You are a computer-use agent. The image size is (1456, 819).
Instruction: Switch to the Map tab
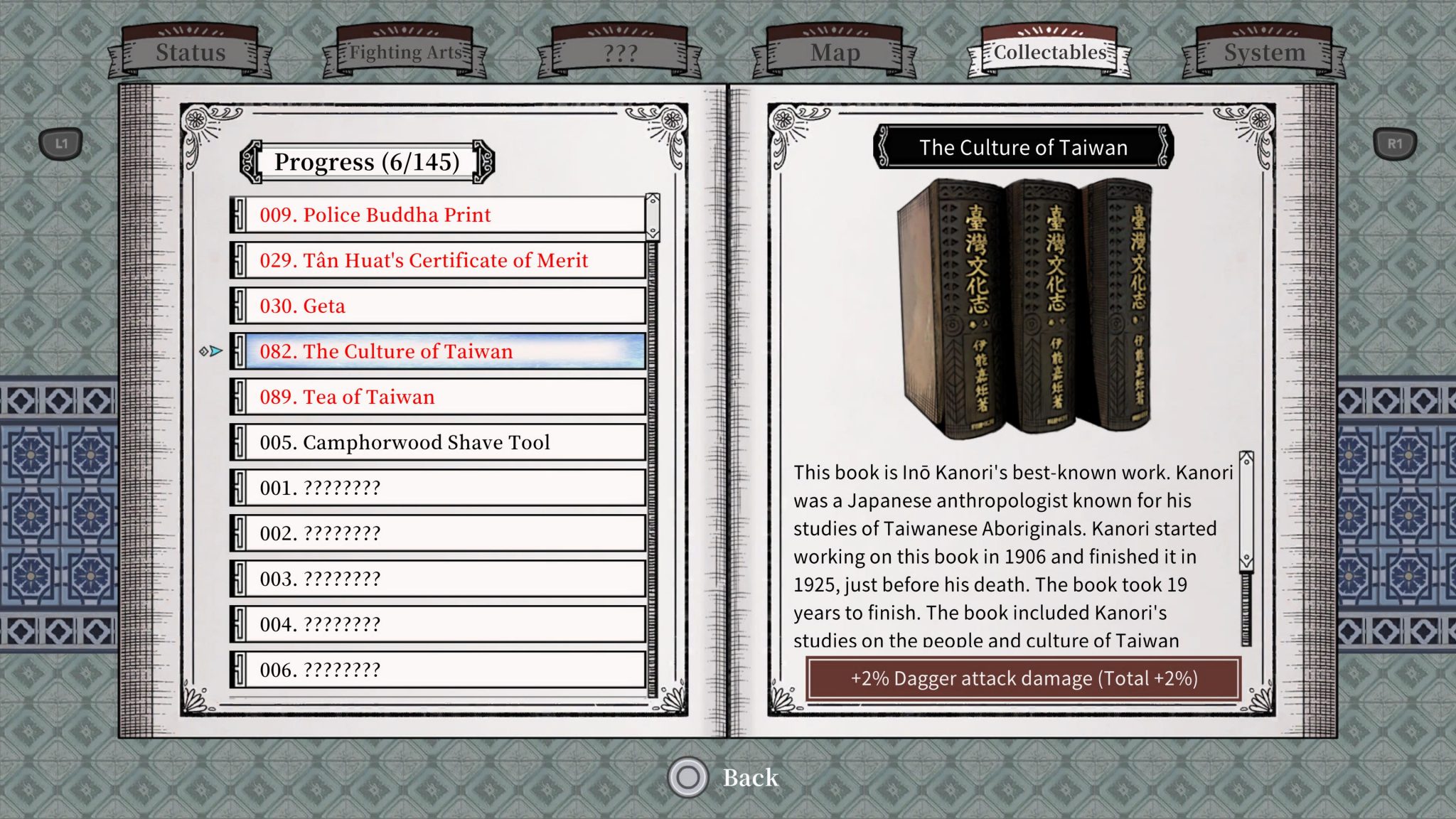[x=835, y=53]
